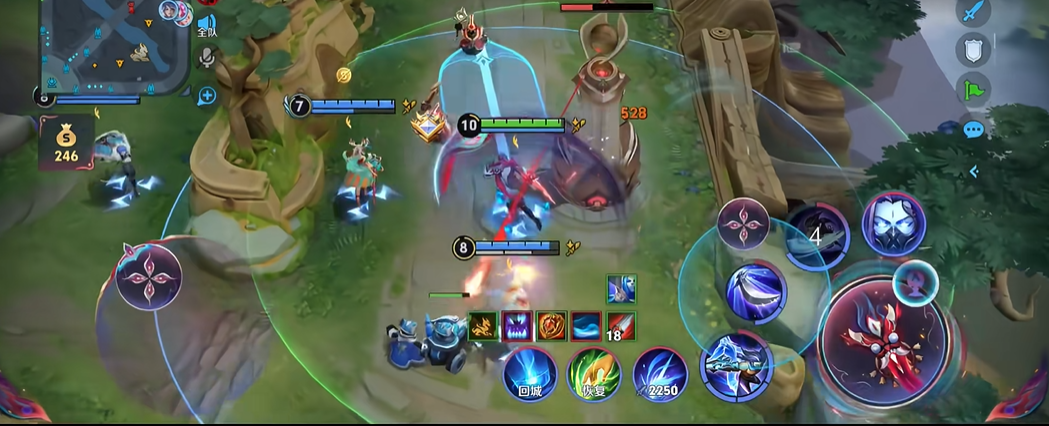Select the red sword item showing 18
1049x426 pixels.
[x=620, y=326]
